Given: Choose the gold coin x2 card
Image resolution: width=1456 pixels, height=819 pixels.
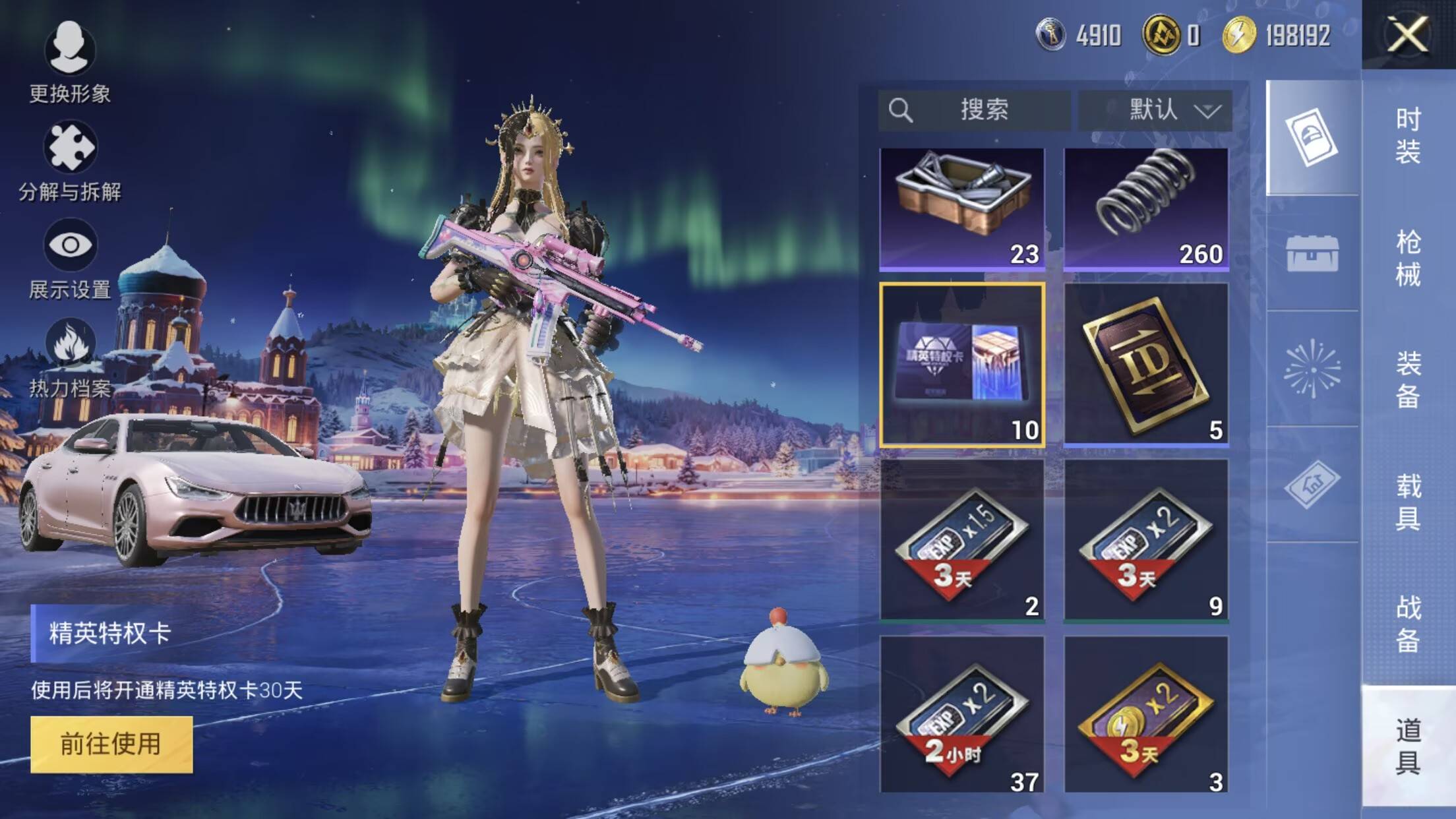Looking at the screenshot, I should [1146, 715].
